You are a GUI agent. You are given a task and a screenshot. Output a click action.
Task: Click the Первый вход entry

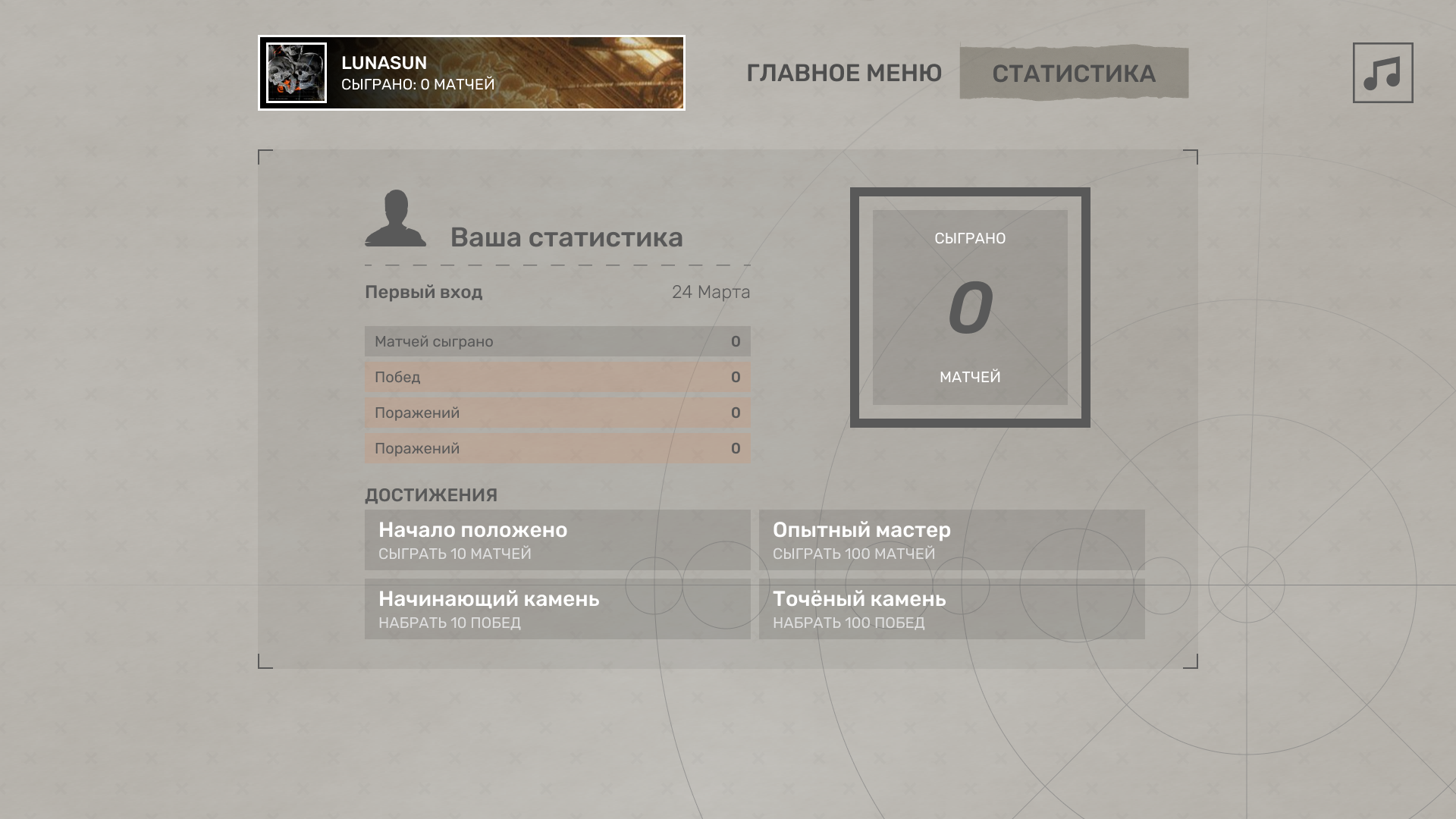[423, 292]
